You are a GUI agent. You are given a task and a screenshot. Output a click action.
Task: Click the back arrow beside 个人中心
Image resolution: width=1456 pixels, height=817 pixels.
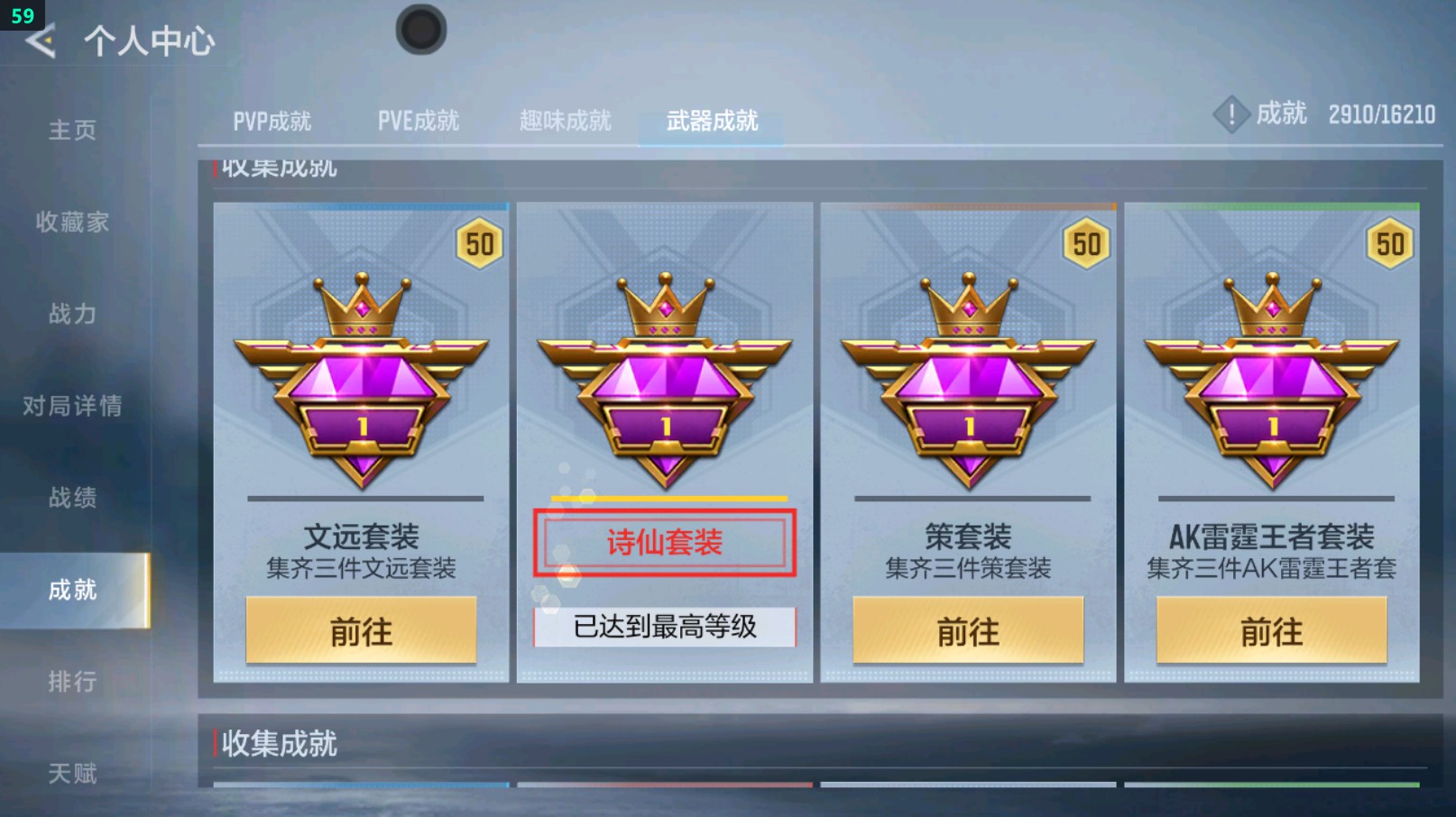coord(39,40)
